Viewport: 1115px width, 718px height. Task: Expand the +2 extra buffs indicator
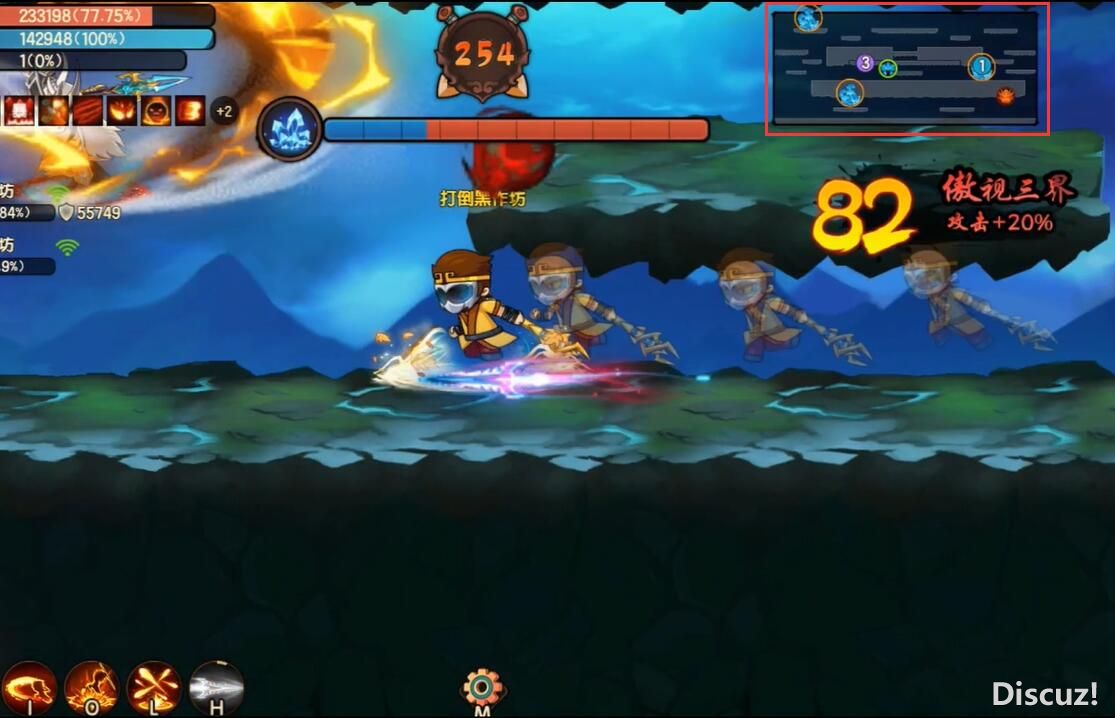[224, 111]
